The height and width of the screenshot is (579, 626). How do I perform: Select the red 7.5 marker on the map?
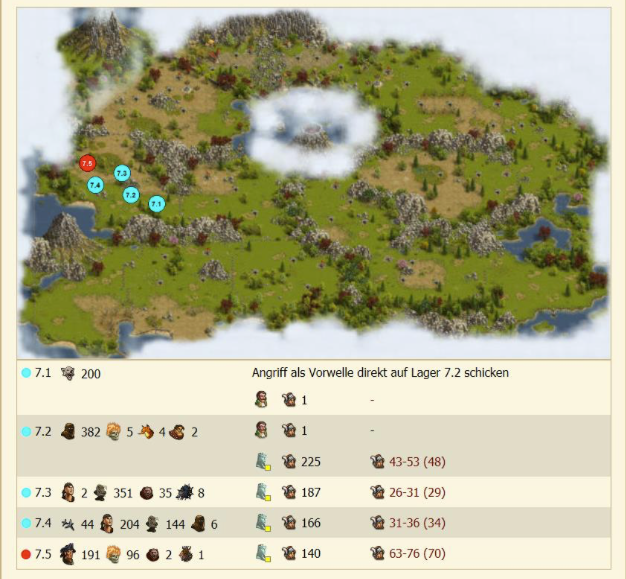pyautogui.click(x=87, y=163)
